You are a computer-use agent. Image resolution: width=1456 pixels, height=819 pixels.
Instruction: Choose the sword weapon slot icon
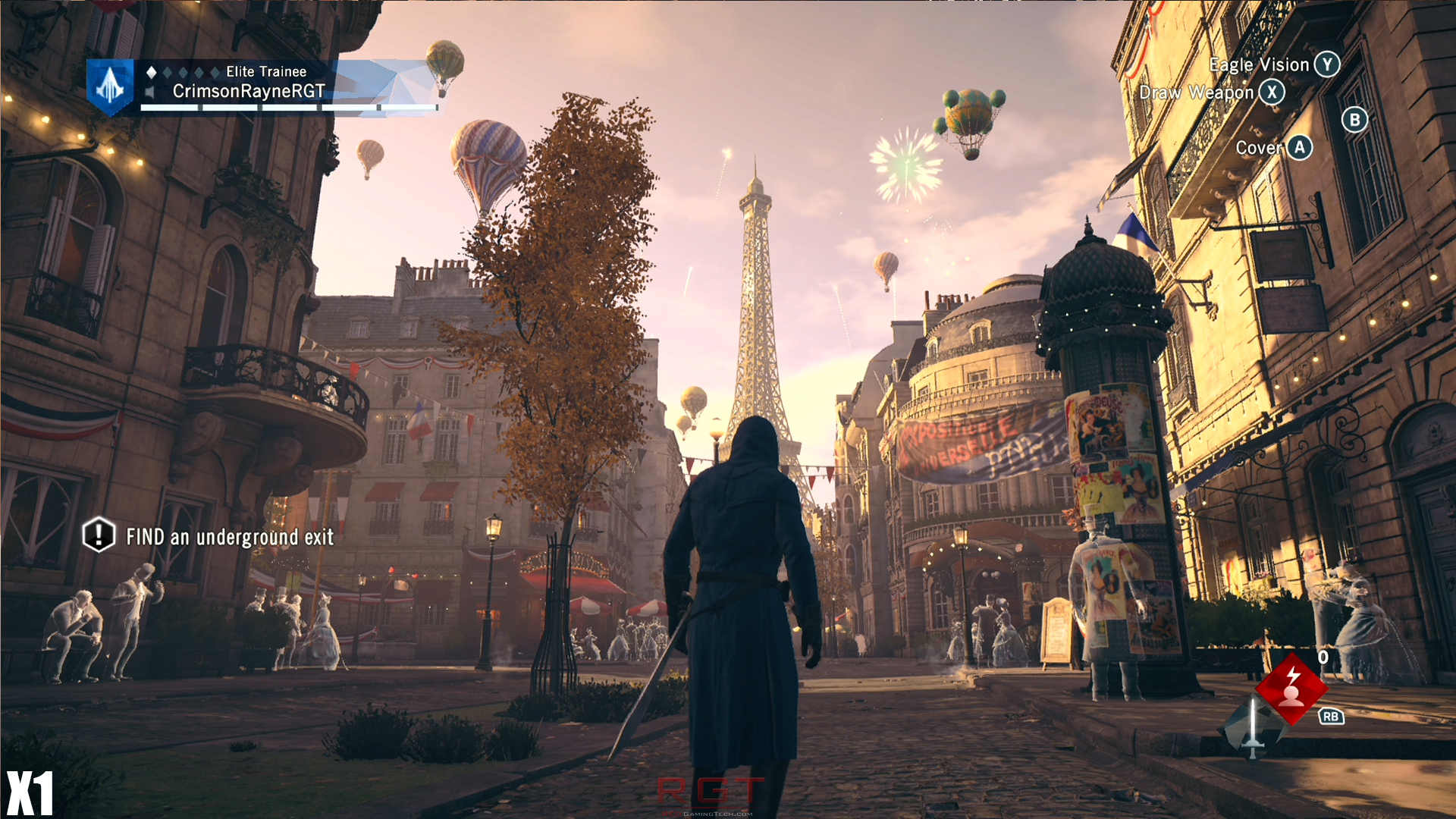(x=1252, y=729)
